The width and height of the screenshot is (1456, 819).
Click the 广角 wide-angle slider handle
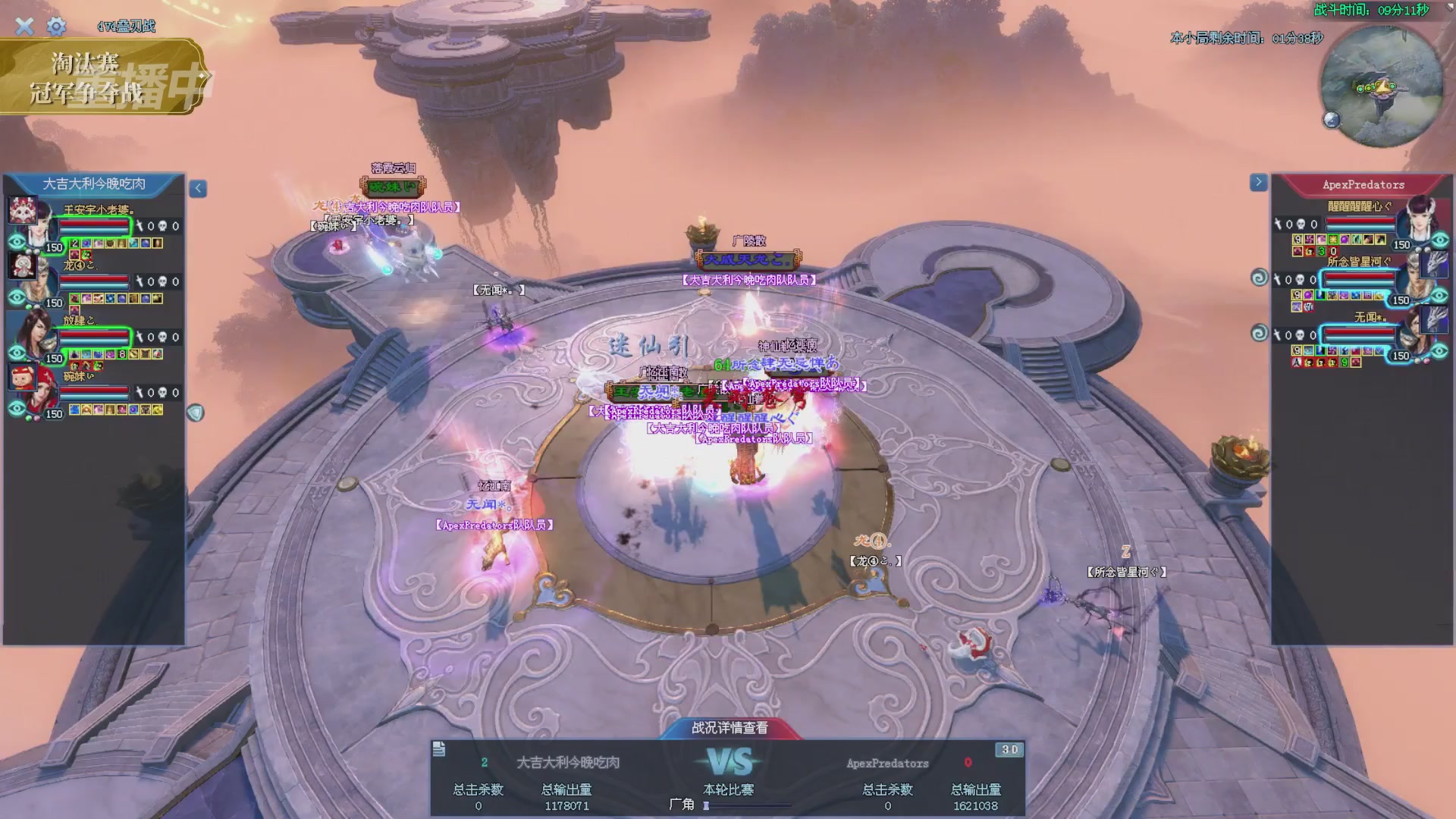click(706, 806)
